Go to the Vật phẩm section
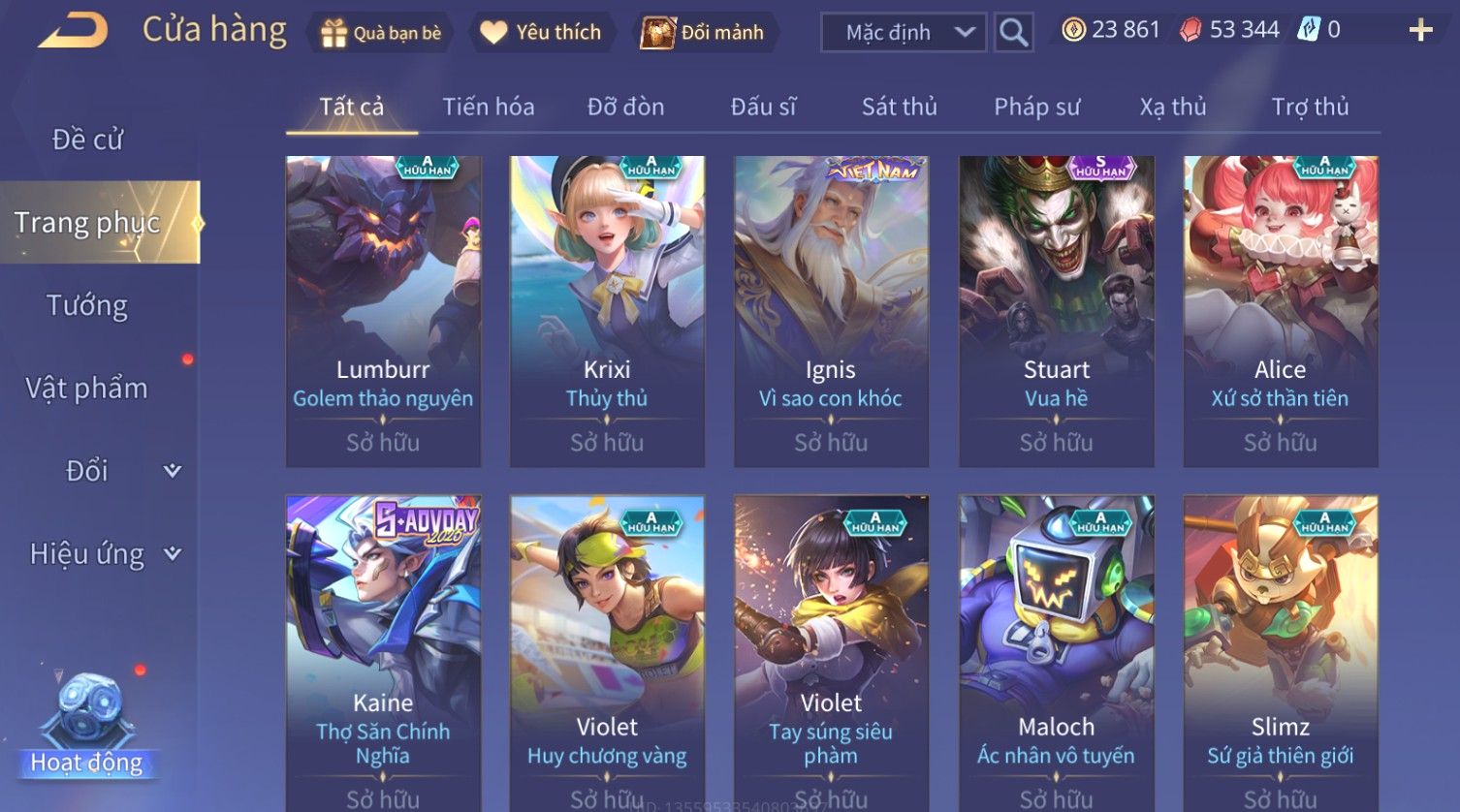The image size is (1460, 812). tap(87, 389)
